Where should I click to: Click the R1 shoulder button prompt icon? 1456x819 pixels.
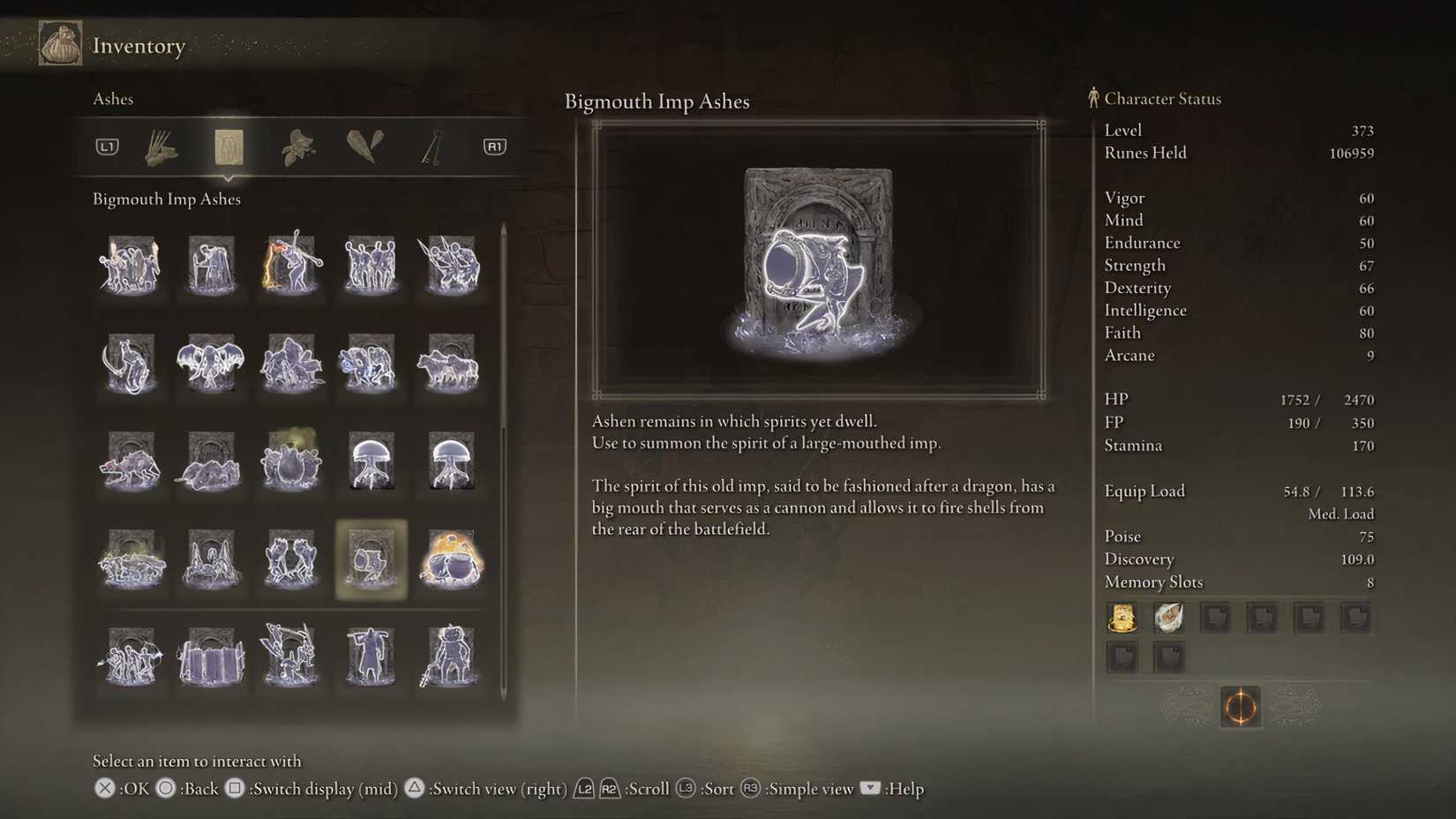tap(493, 147)
